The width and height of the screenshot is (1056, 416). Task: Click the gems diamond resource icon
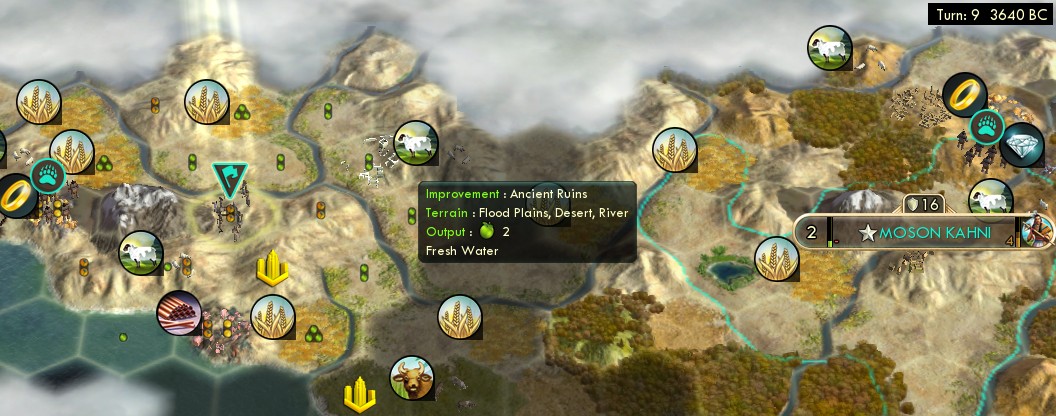pos(1022,146)
